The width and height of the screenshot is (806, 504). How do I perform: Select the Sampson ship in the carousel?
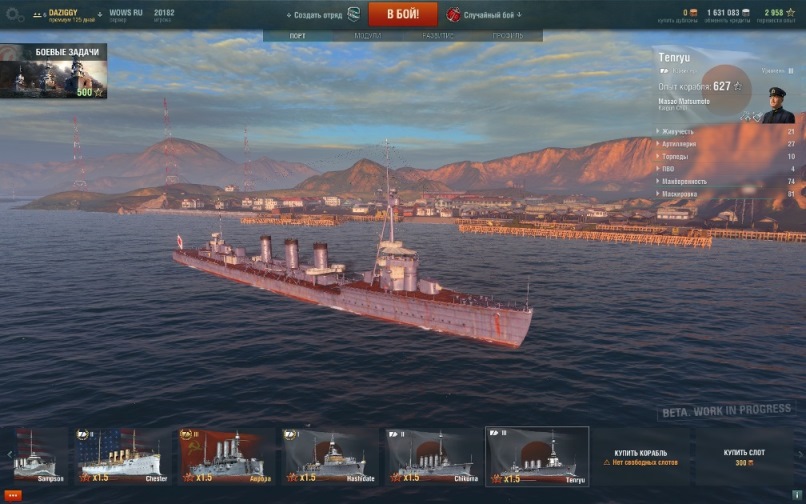click(36, 457)
